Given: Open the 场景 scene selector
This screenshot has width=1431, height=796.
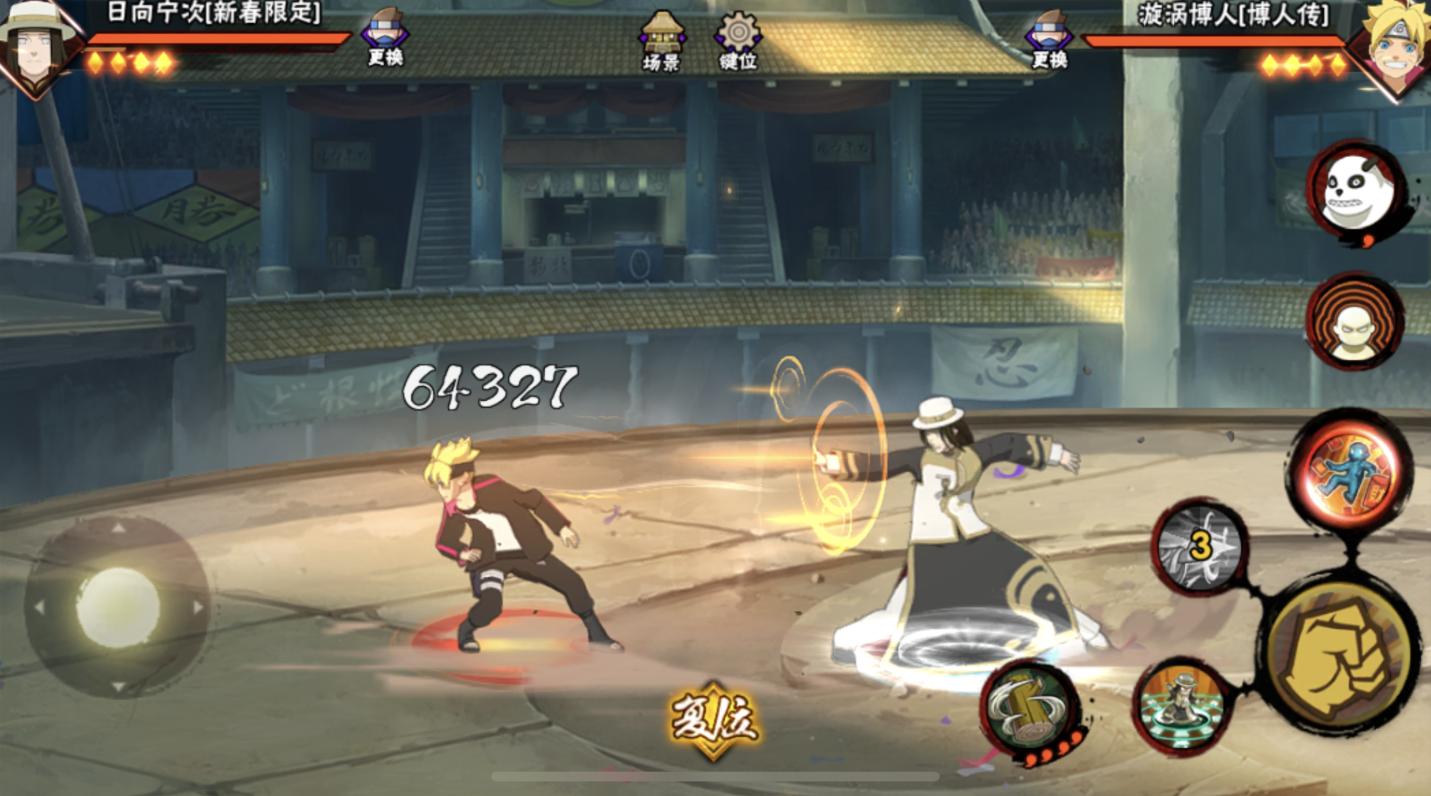Looking at the screenshot, I should coord(661,41).
